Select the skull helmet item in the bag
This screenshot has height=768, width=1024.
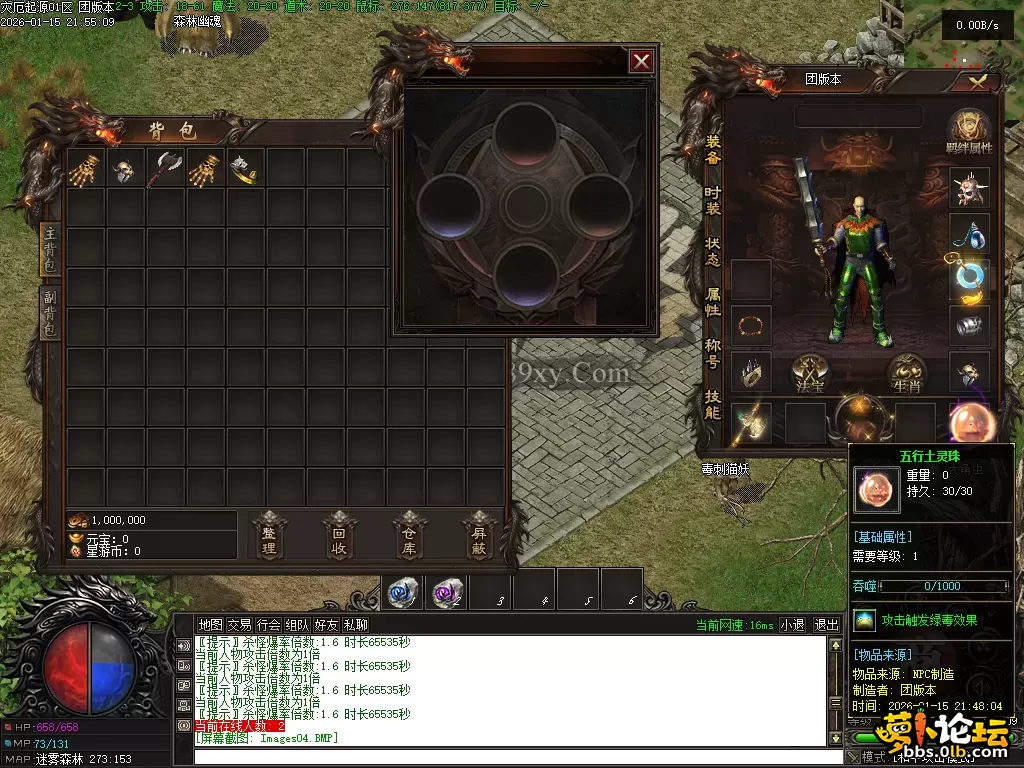coord(124,169)
